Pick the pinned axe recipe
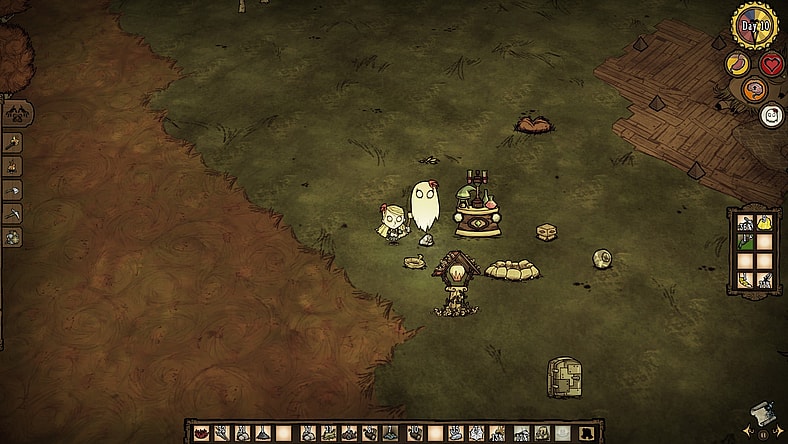This screenshot has height=444, width=788. click(x=13, y=190)
